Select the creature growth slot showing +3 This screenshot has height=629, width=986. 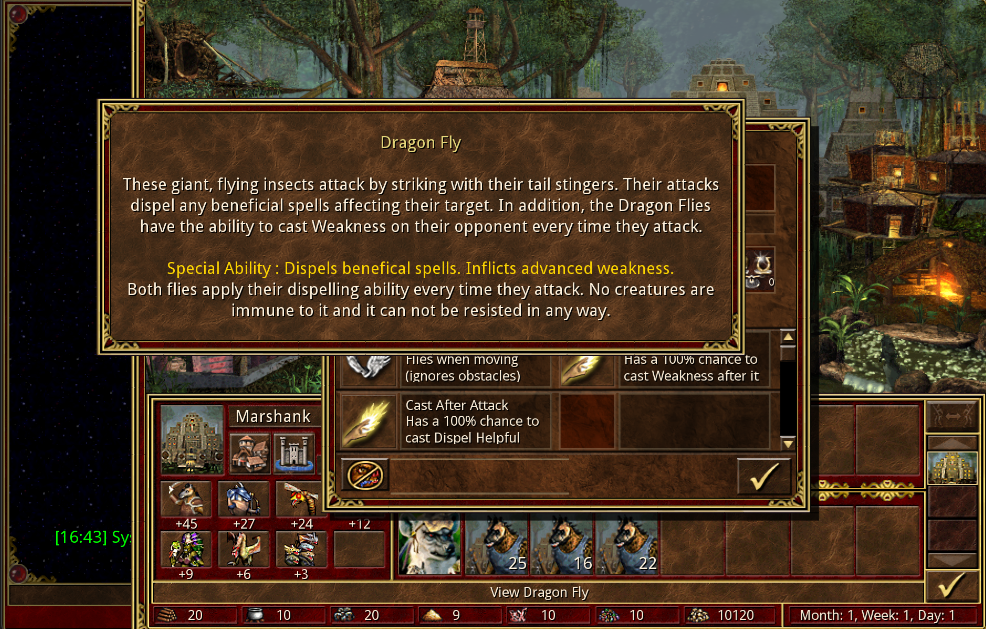302,548
